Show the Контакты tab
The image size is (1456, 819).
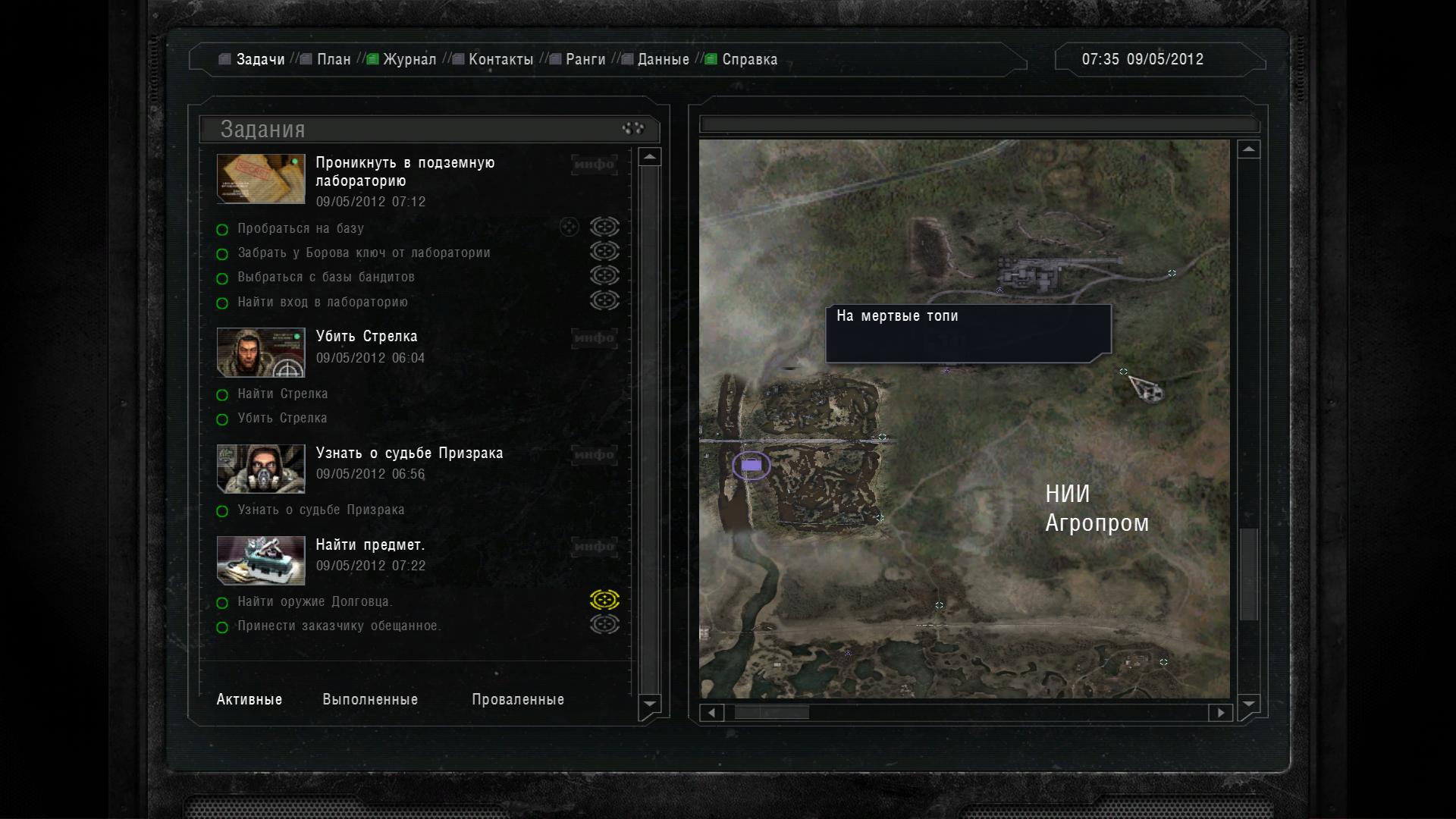coord(500,59)
